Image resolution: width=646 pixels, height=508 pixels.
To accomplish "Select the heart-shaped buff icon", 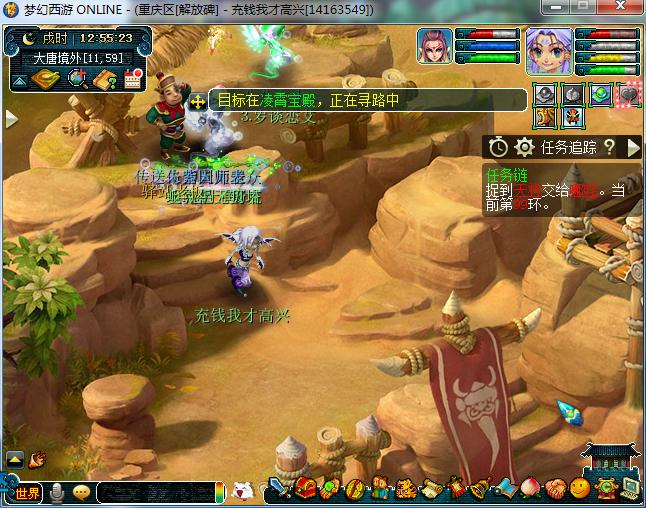I will pyautogui.click(x=629, y=95).
